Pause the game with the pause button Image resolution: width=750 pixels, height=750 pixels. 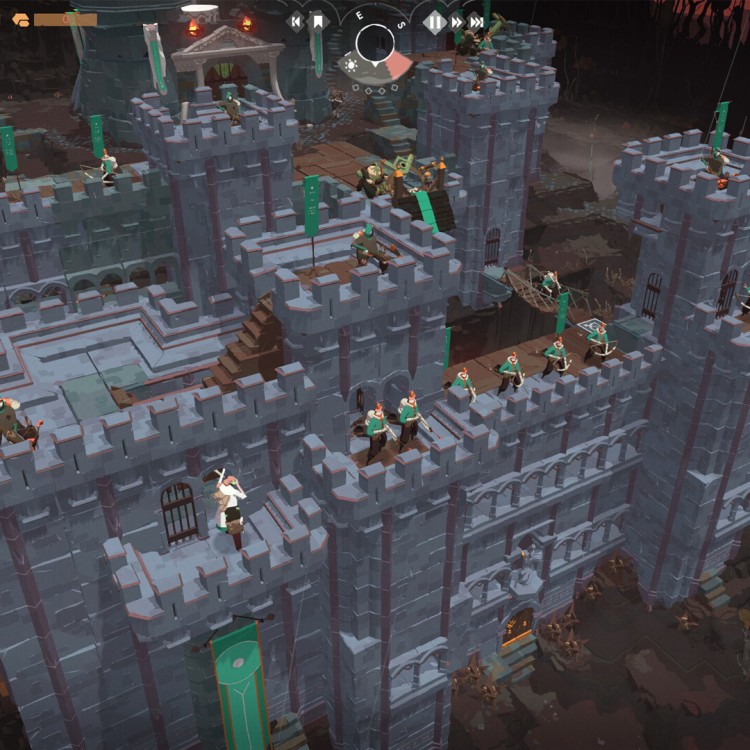pyautogui.click(x=434, y=21)
